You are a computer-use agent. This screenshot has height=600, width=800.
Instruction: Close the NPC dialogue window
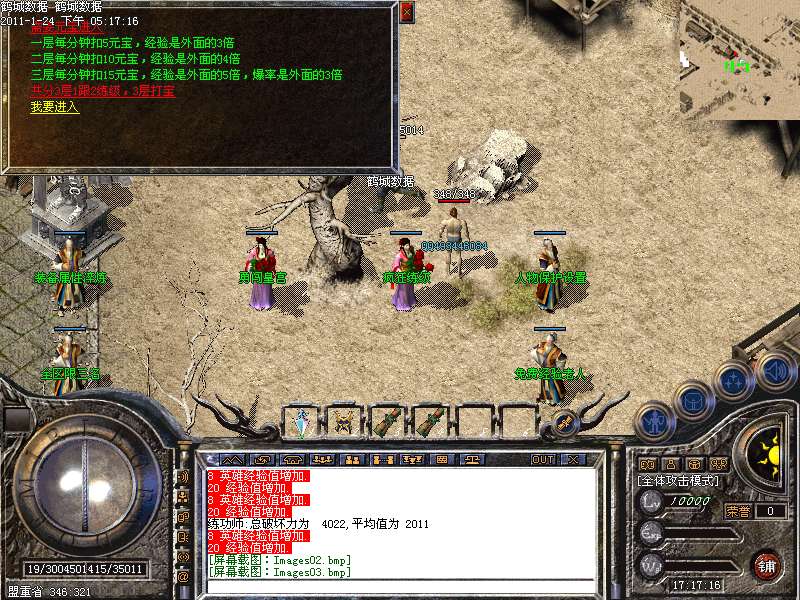coord(405,13)
